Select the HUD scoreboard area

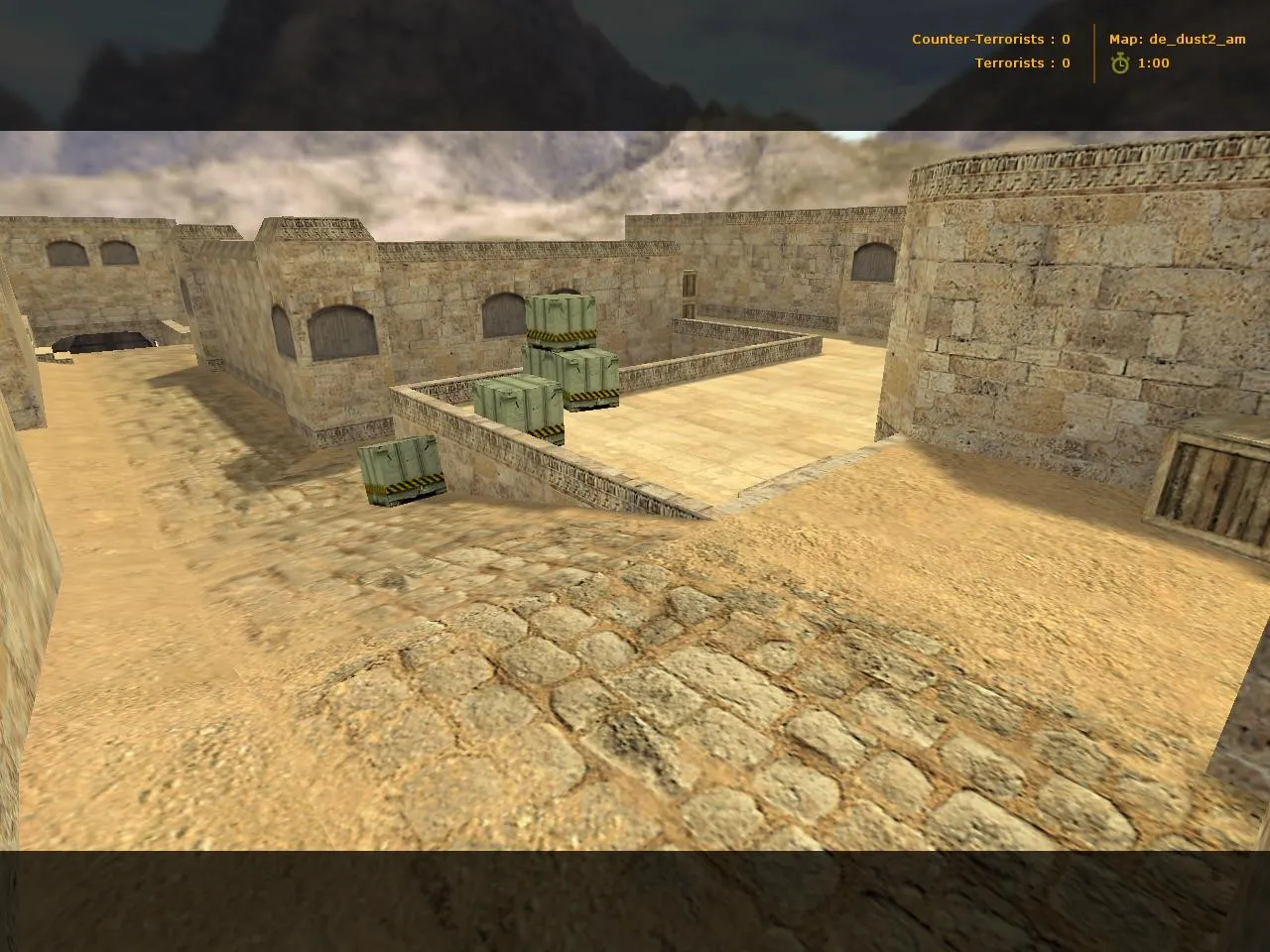(x=1077, y=50)
